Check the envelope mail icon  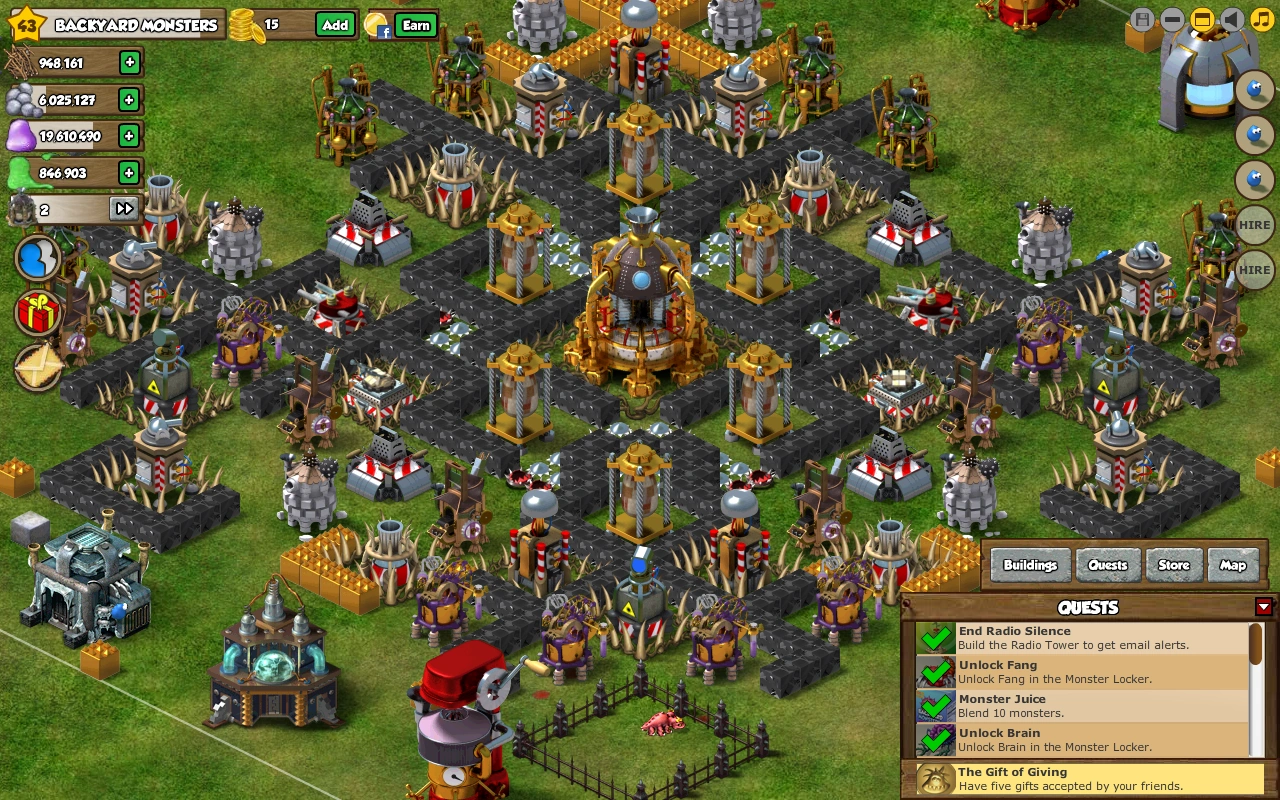(x=38, y=367)
